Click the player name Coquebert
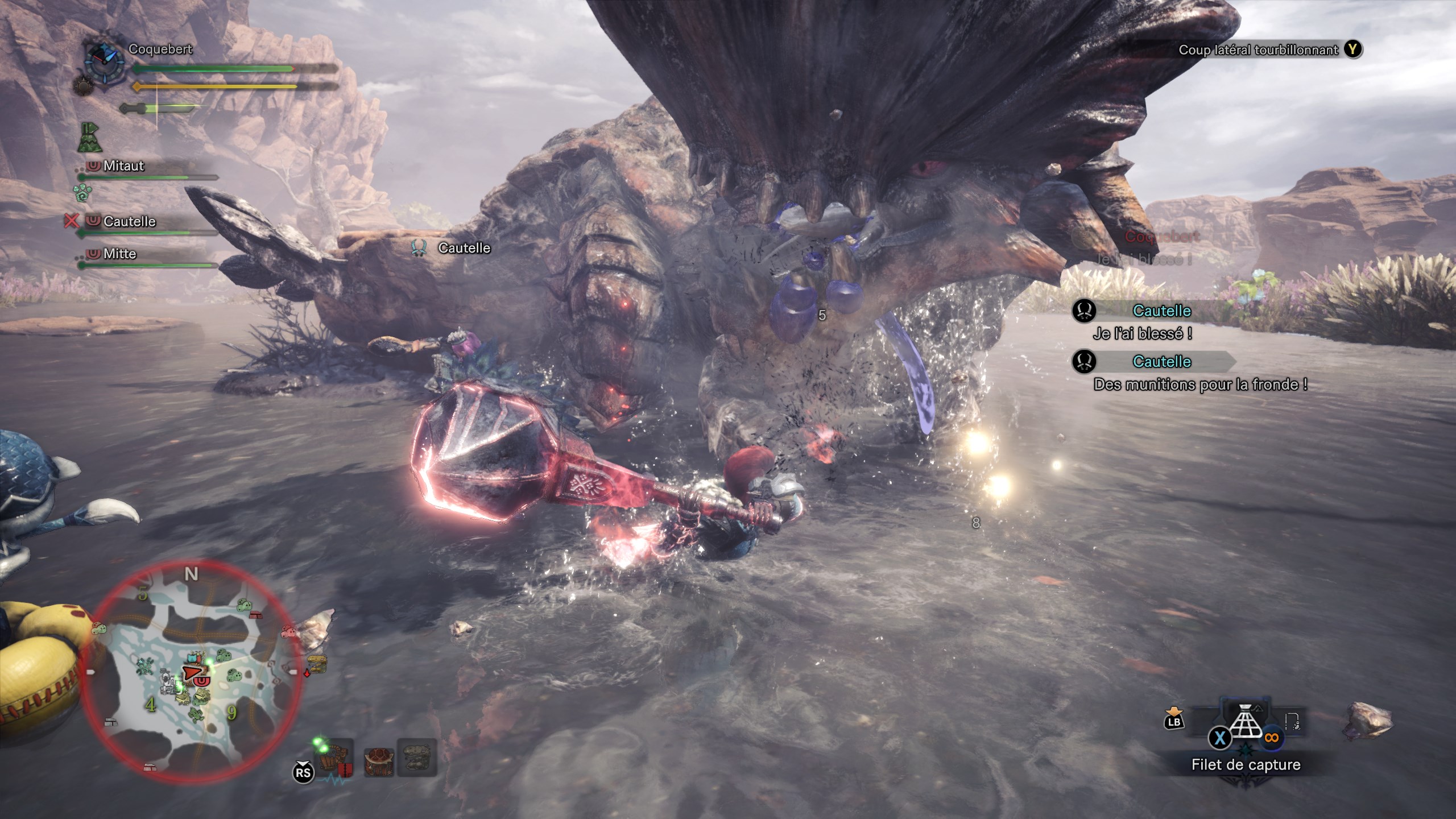 [x=160, y=49]
